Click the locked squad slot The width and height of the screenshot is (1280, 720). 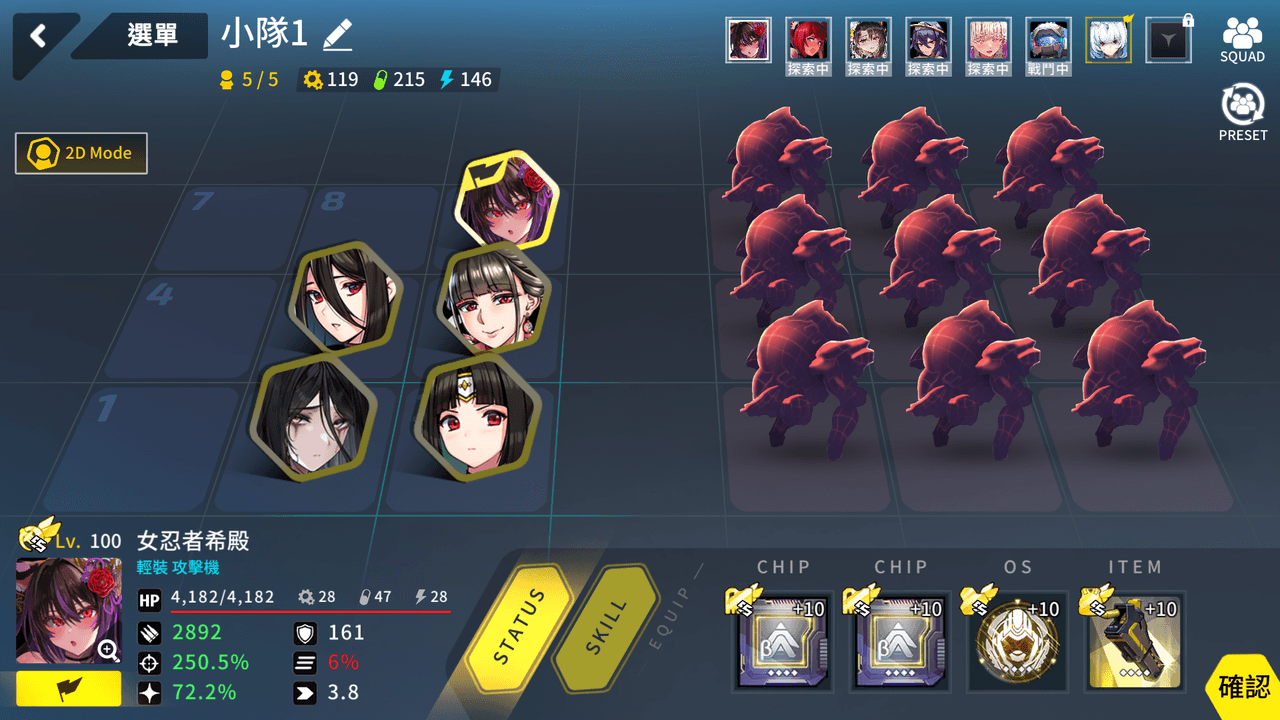[1168, 40]
